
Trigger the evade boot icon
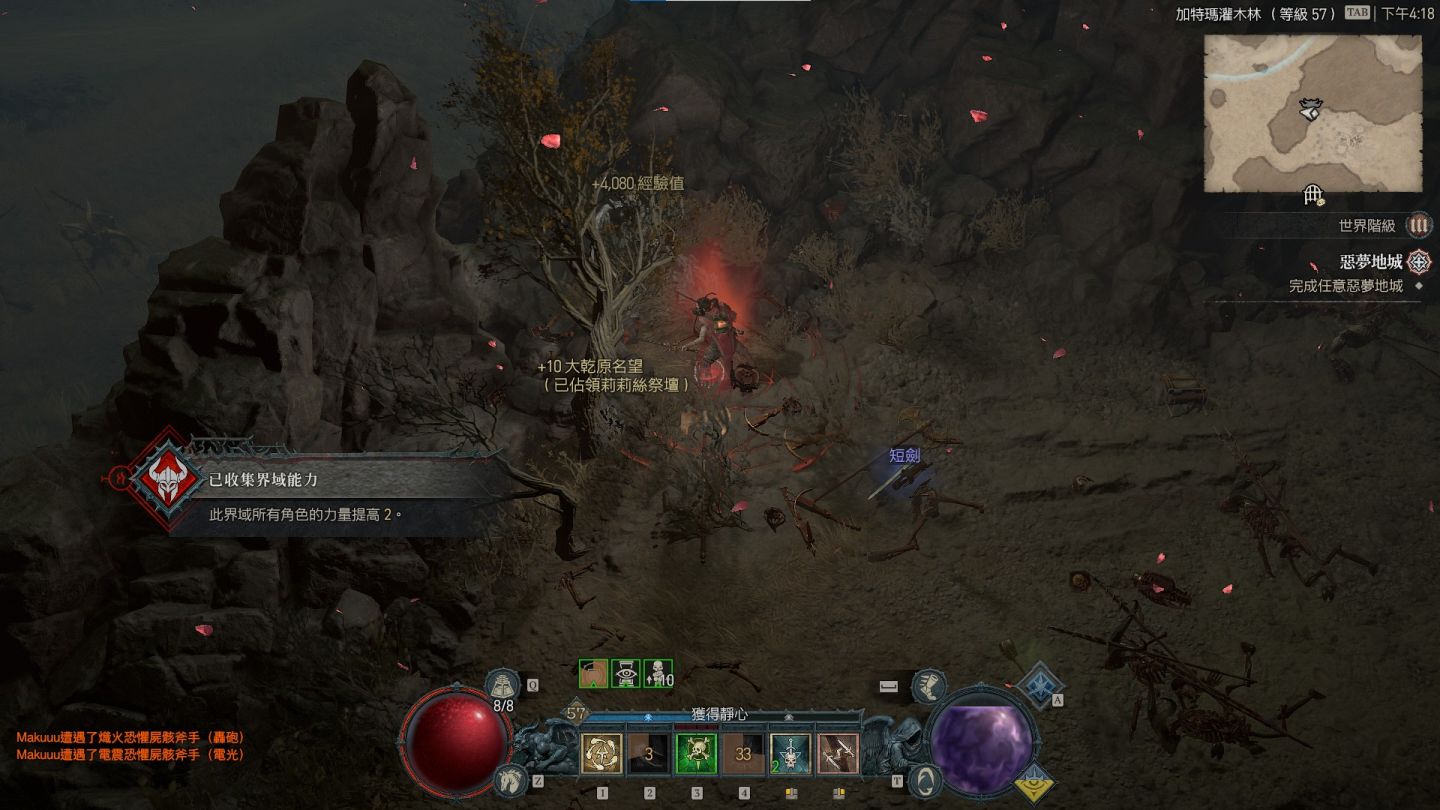coord(929,685)
